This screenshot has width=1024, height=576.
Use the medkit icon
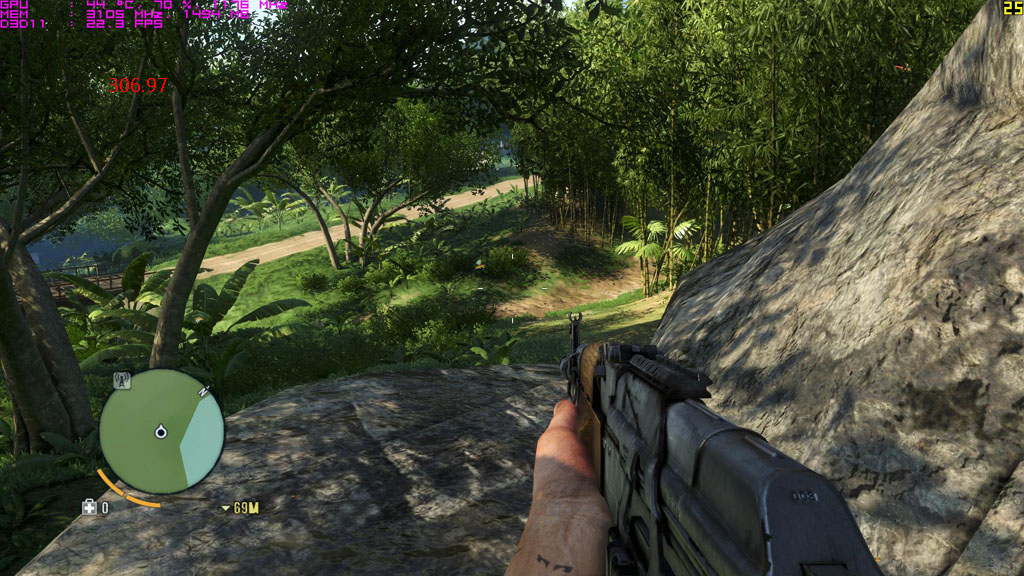(90, 508)
